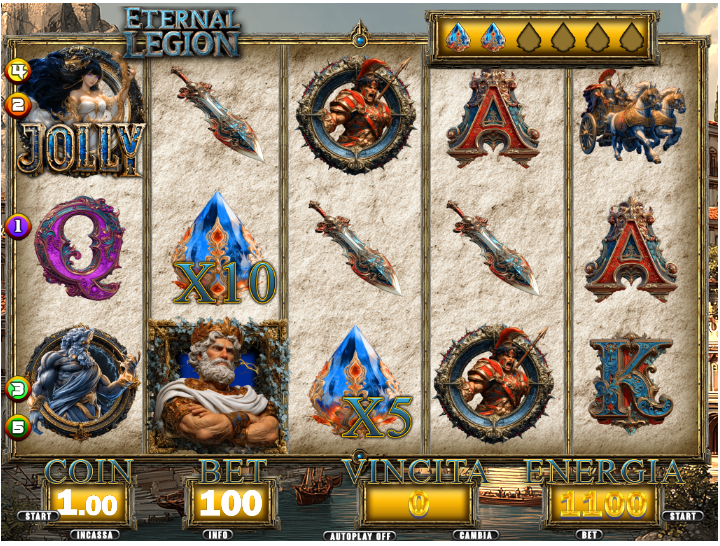Click payline marker number 5
The image size is (720, 546).
[17, 427]
